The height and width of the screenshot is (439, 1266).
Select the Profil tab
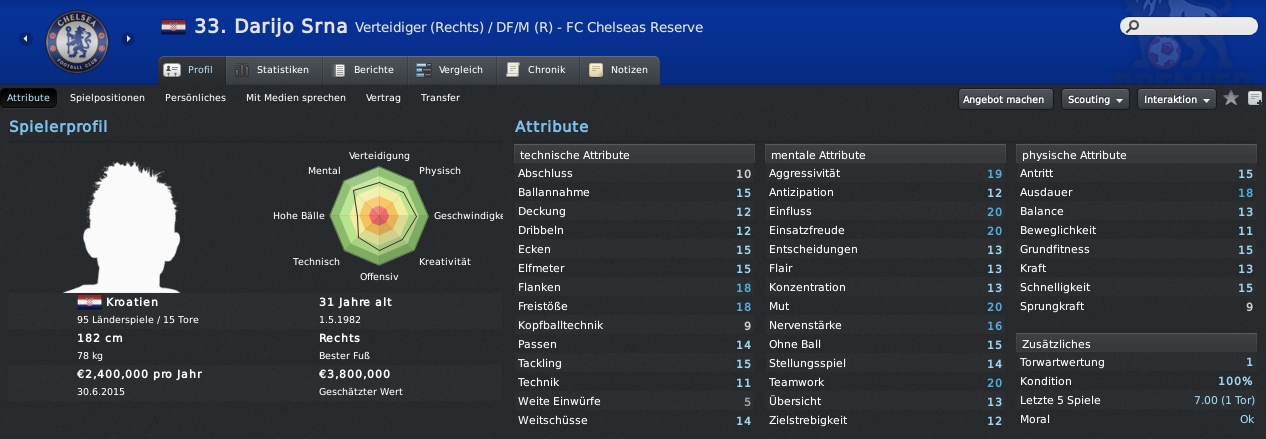(191, 70)
